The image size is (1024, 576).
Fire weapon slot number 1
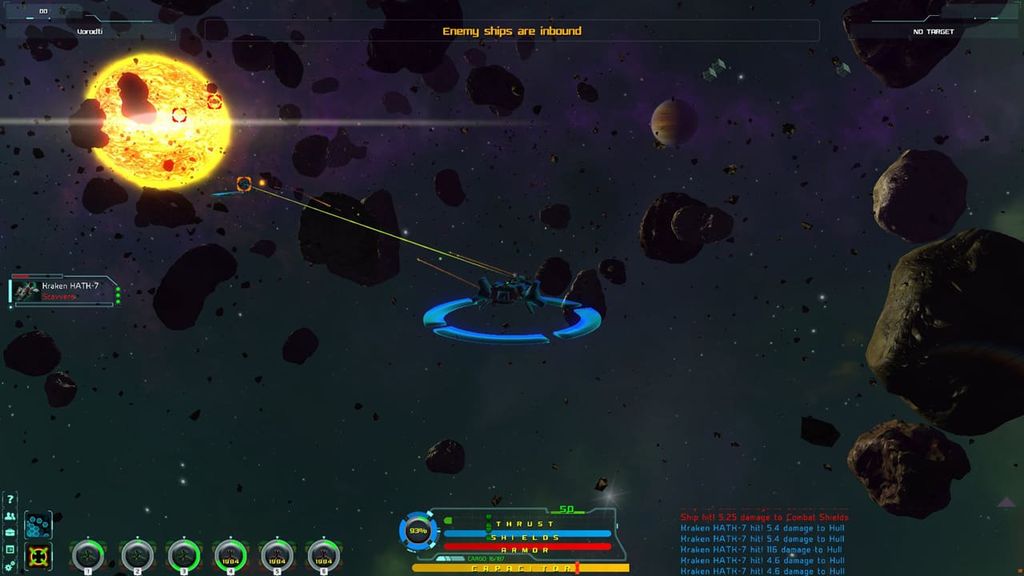[88, 555]
